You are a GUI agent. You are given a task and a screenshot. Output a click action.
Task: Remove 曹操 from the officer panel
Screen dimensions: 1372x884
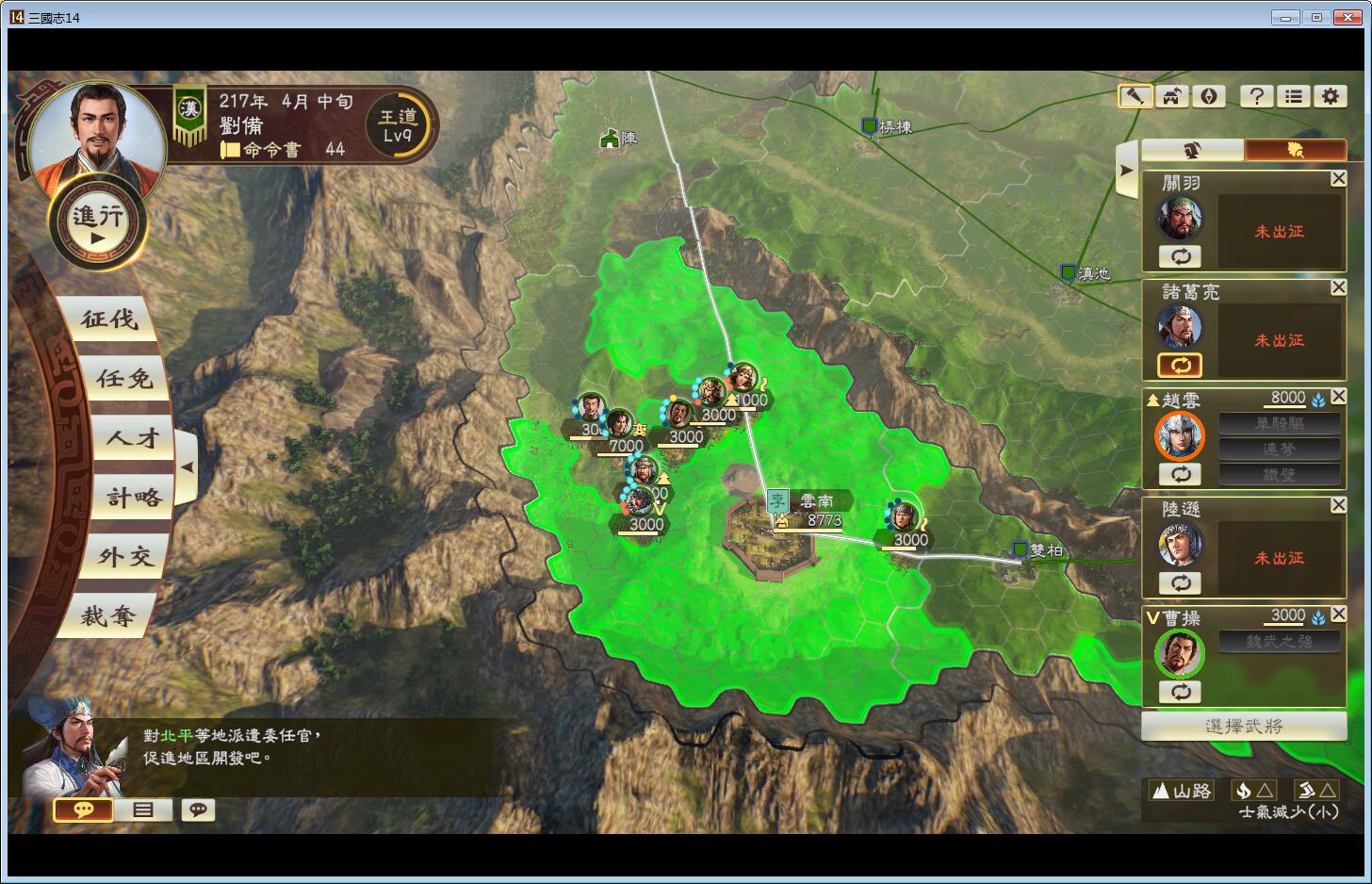pos(1338,614)
